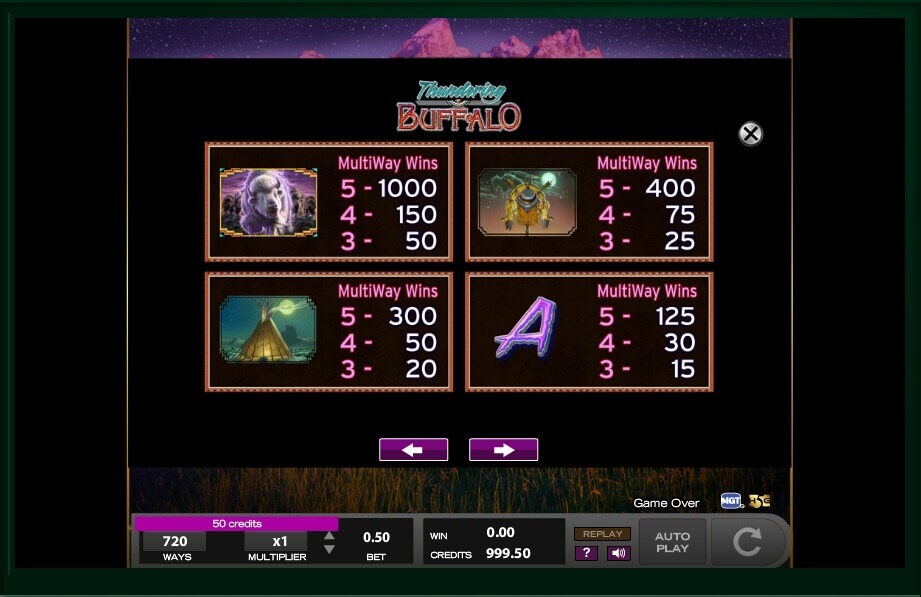
Task: Start Auto Play
Action: 672,542
